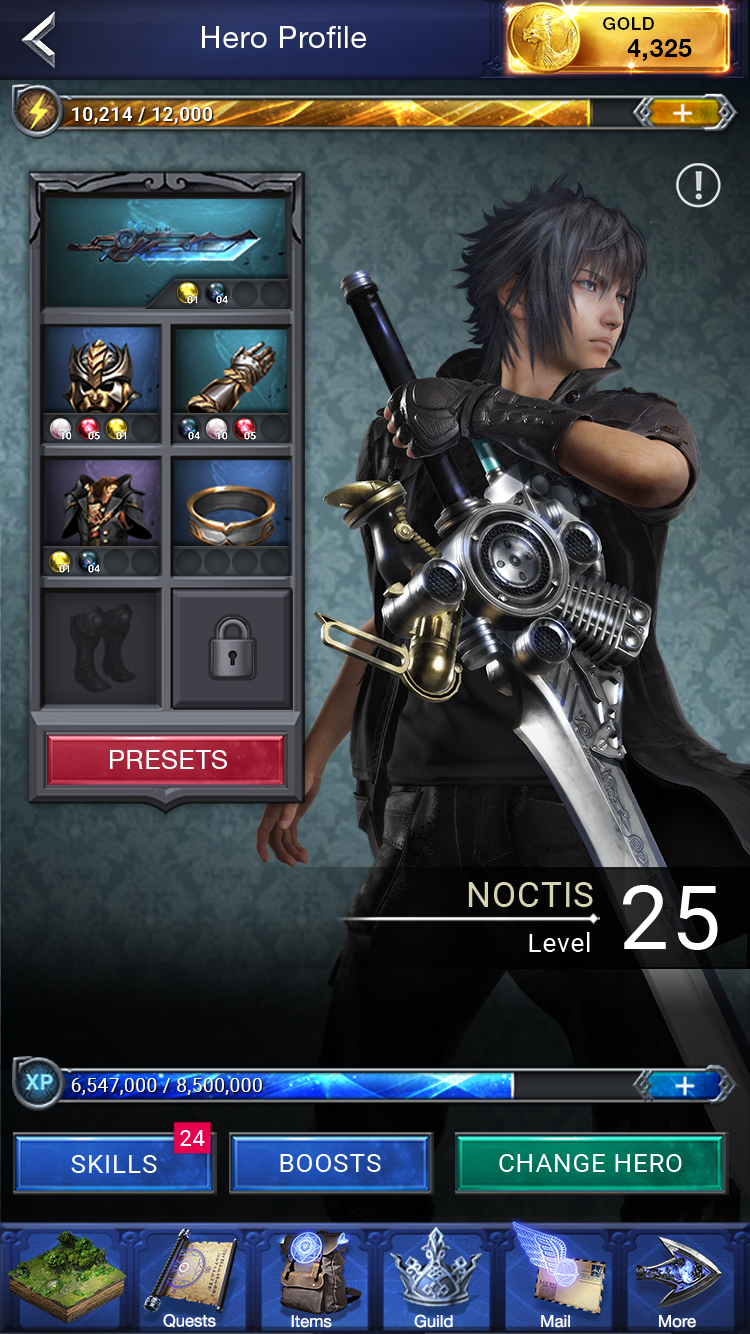Show hero info via the exclamation icon
This screenshot has width=750, height=1334.
coord(697,185)
